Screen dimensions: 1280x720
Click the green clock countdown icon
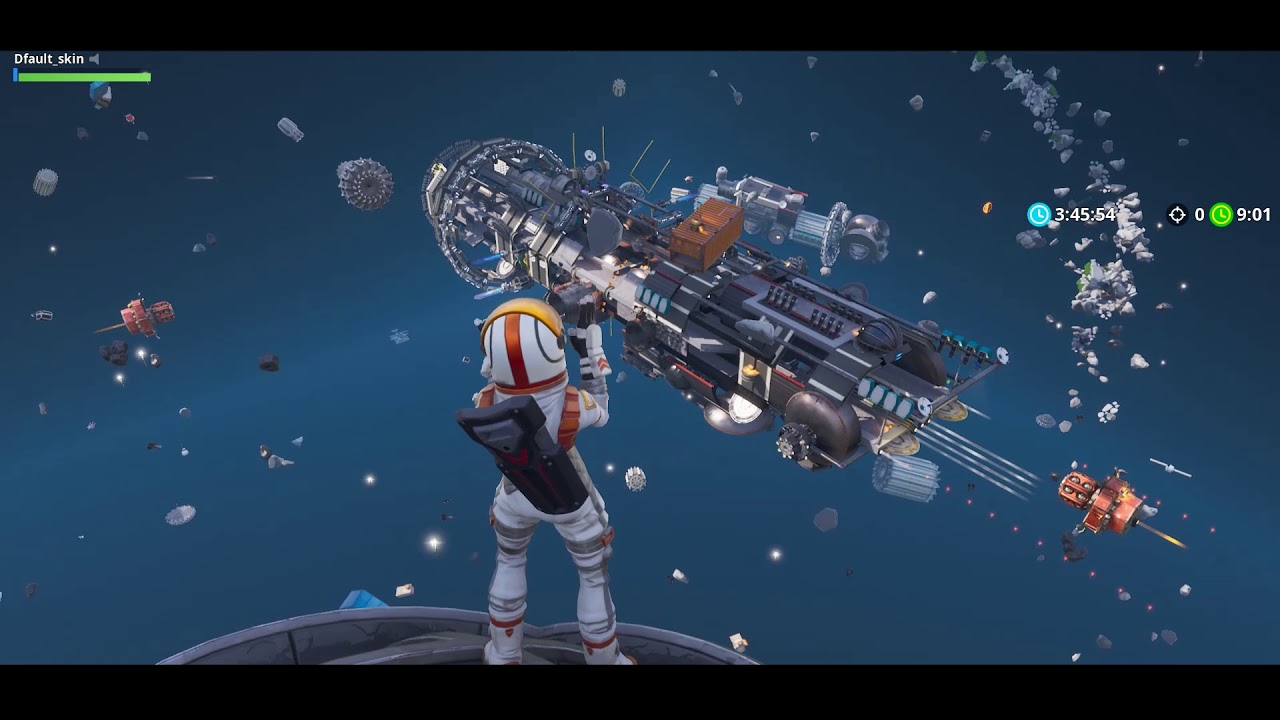click(x=1221, y=214)
